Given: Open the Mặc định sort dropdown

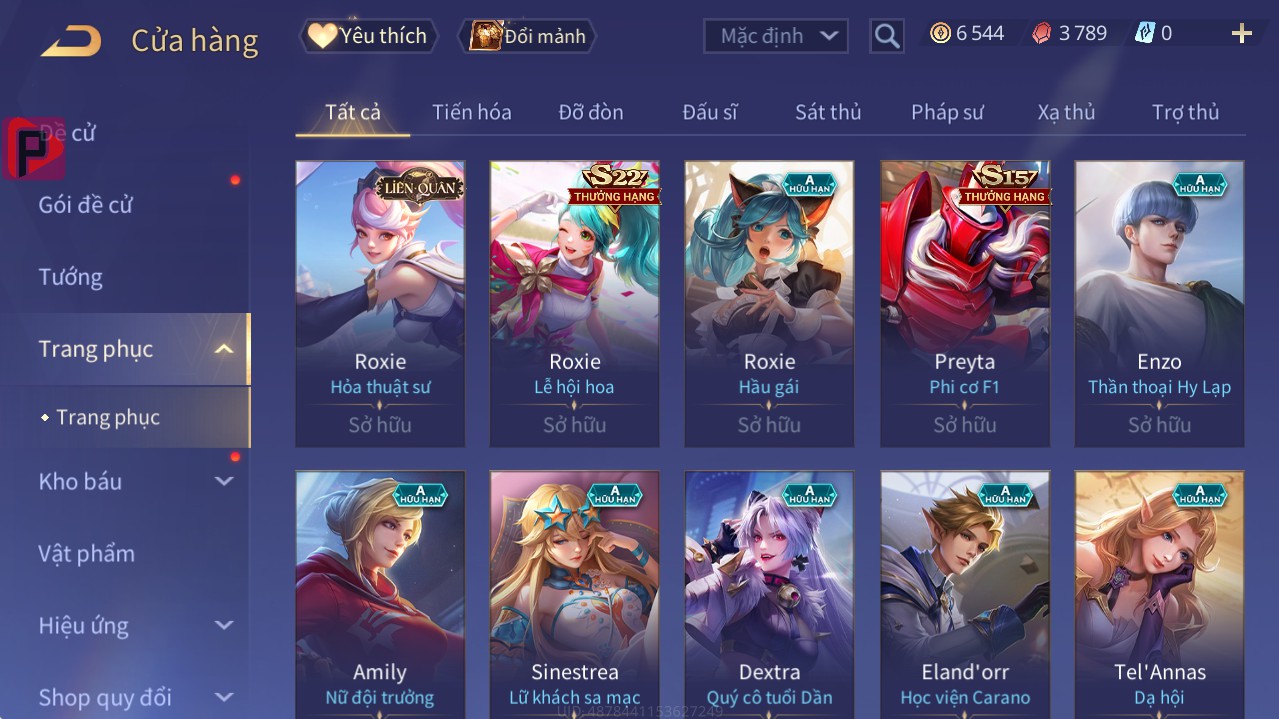Looking at the screenshot, I should coord(776,36).
